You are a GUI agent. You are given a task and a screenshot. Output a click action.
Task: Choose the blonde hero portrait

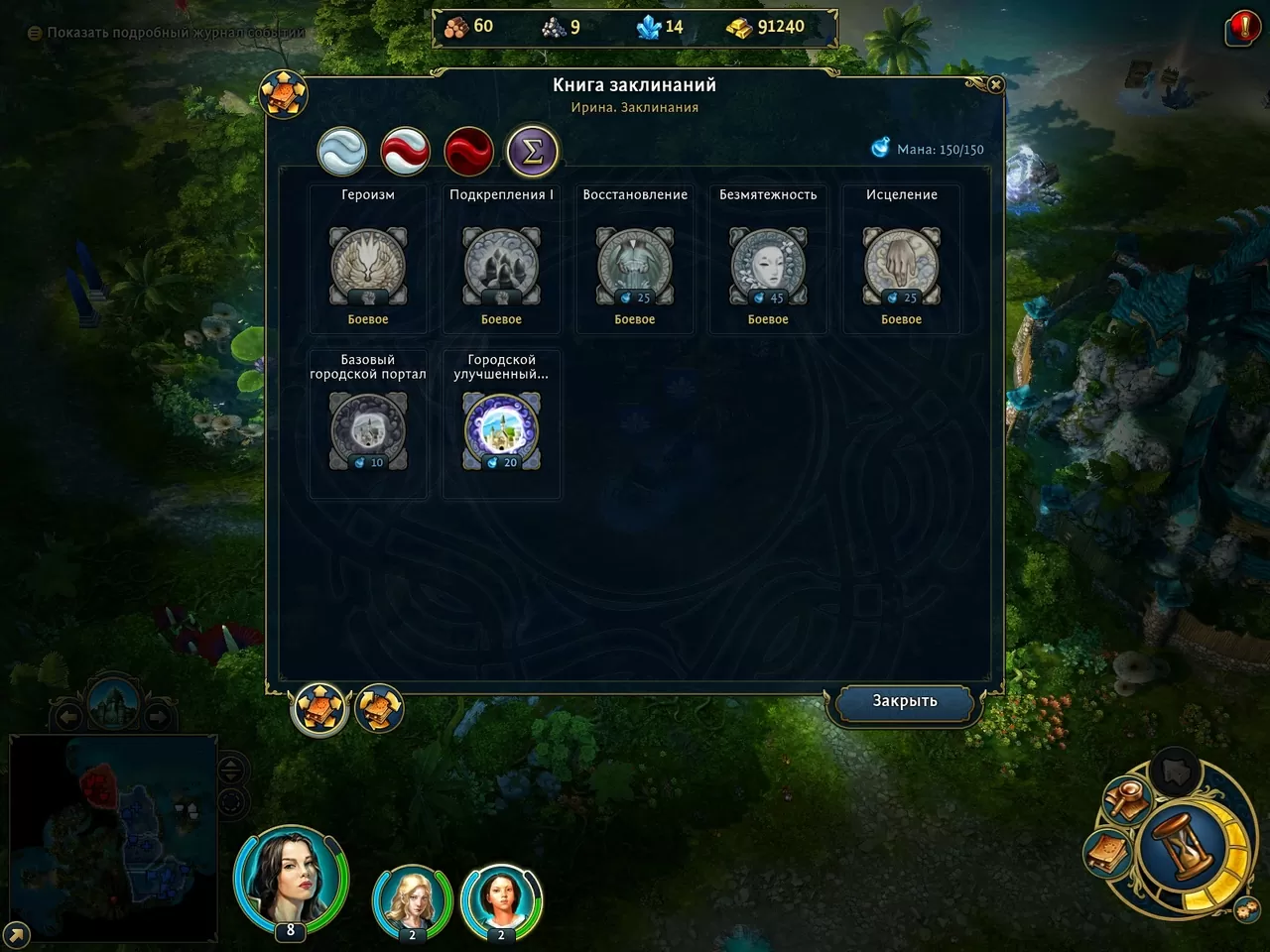click(x=411, y=900)
